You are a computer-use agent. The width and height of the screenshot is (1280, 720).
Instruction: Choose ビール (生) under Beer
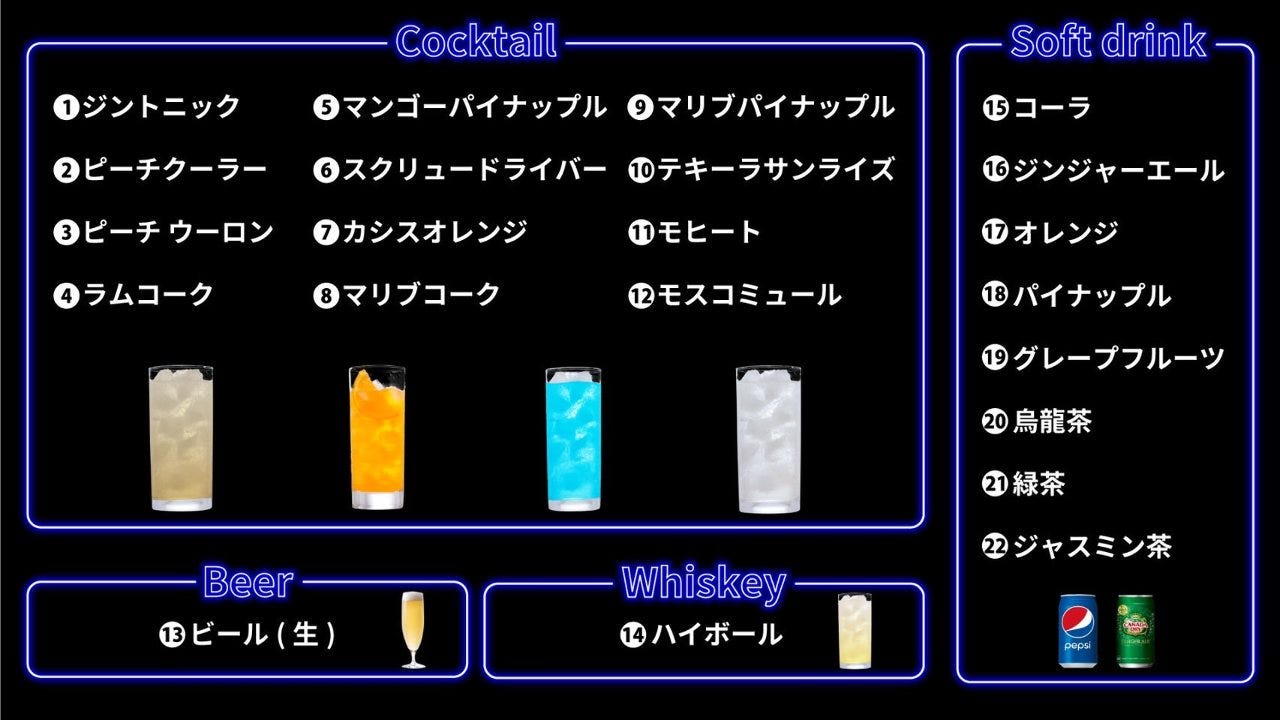tap(247, 634)
